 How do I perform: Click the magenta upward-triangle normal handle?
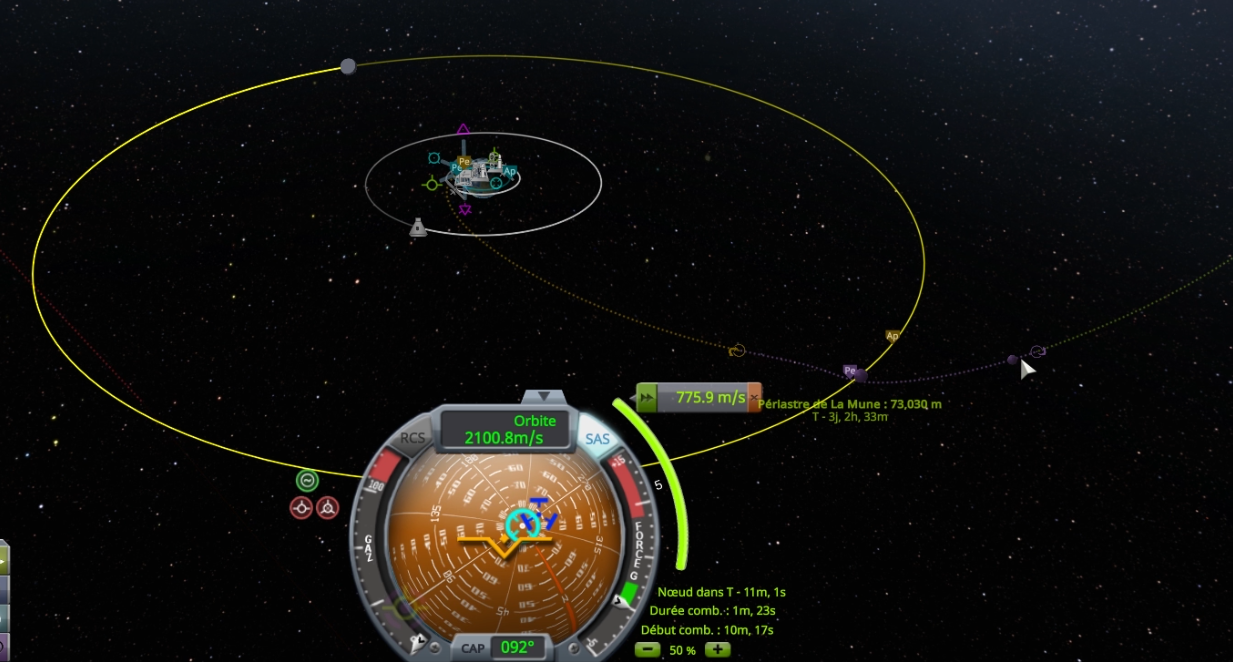coord(463,129)
